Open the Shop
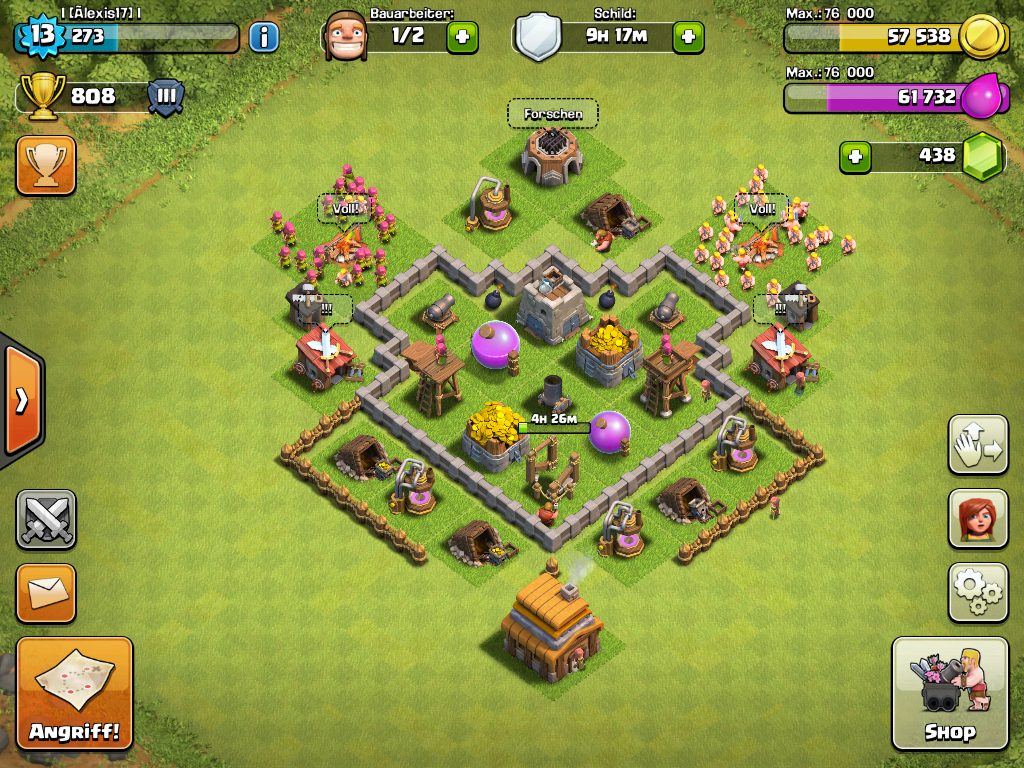Viewport: 1024px width, 768px height. pos(949,692)
